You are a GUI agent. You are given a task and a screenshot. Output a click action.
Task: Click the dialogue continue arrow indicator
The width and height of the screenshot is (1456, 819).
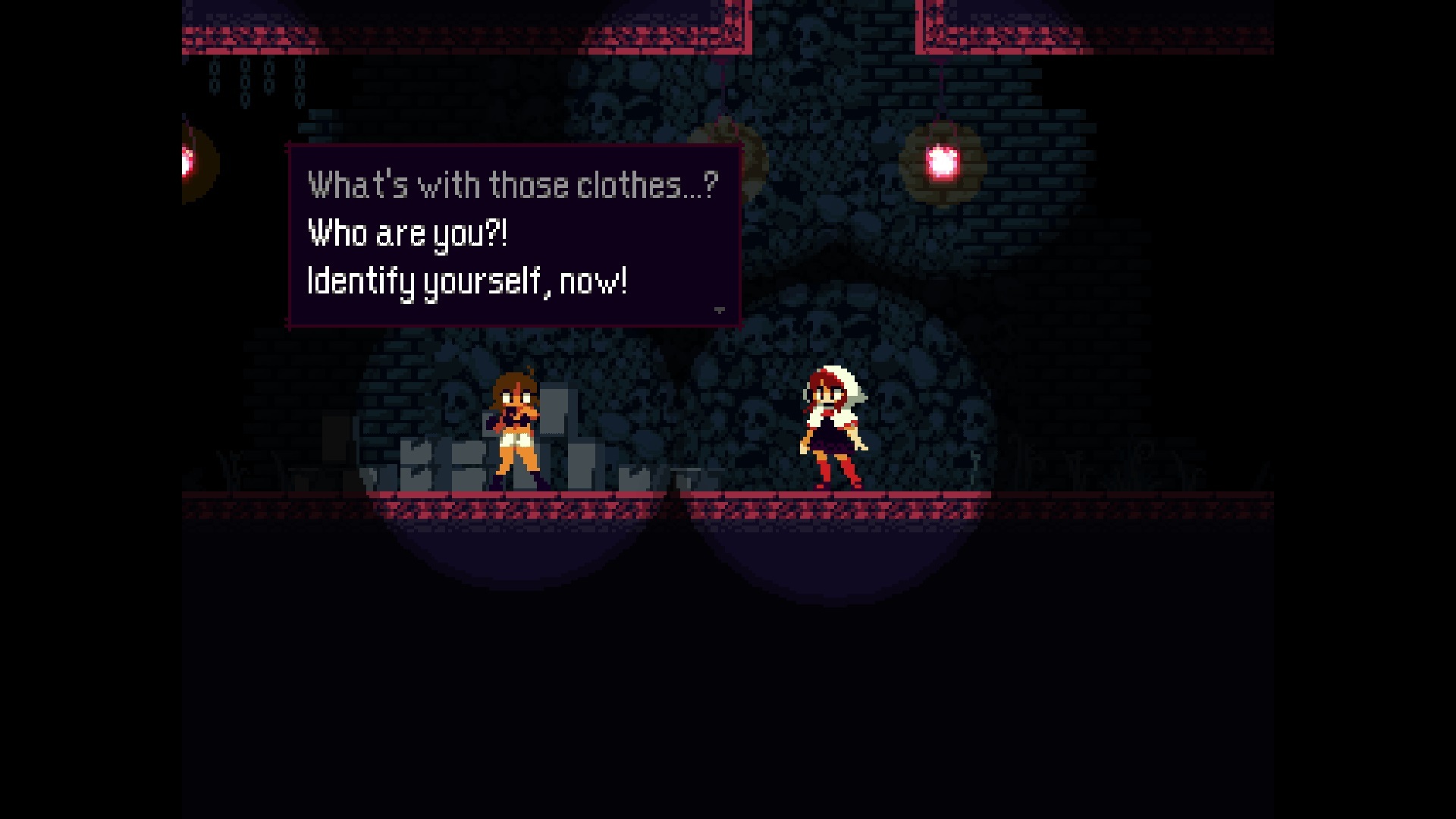[718, 309]
